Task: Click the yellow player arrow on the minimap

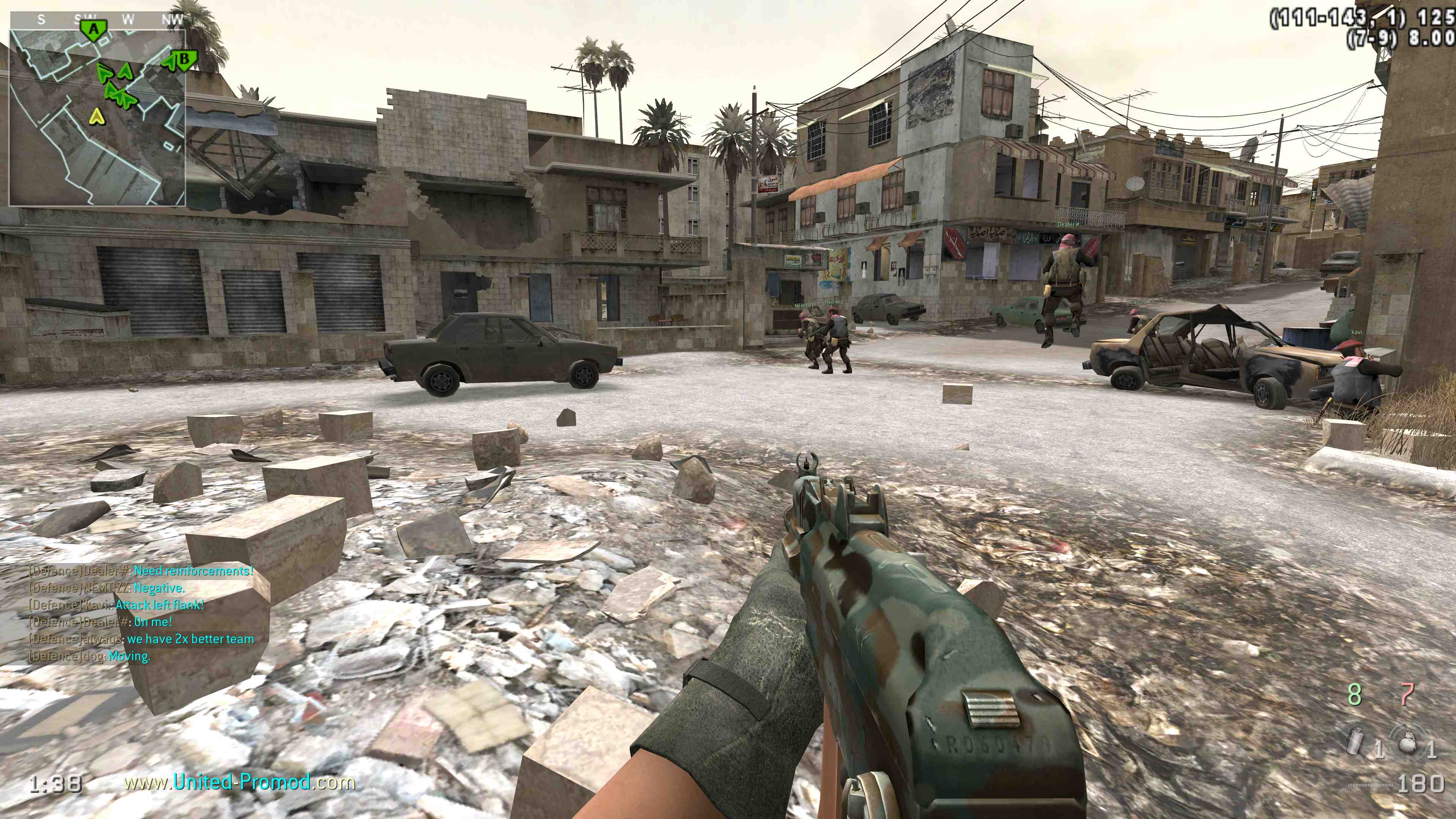Action: (97, 117)
